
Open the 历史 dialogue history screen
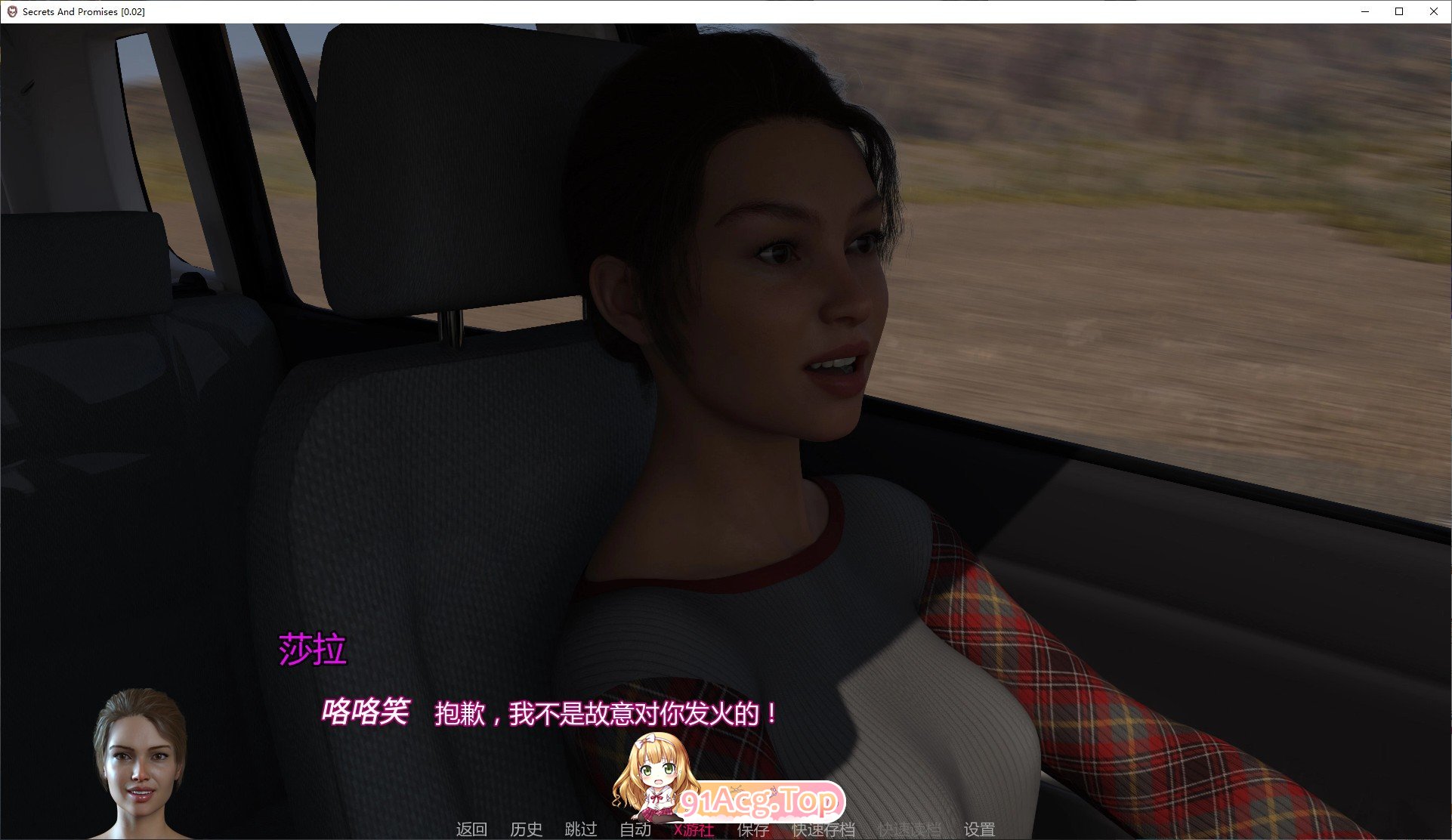[527, 829]
